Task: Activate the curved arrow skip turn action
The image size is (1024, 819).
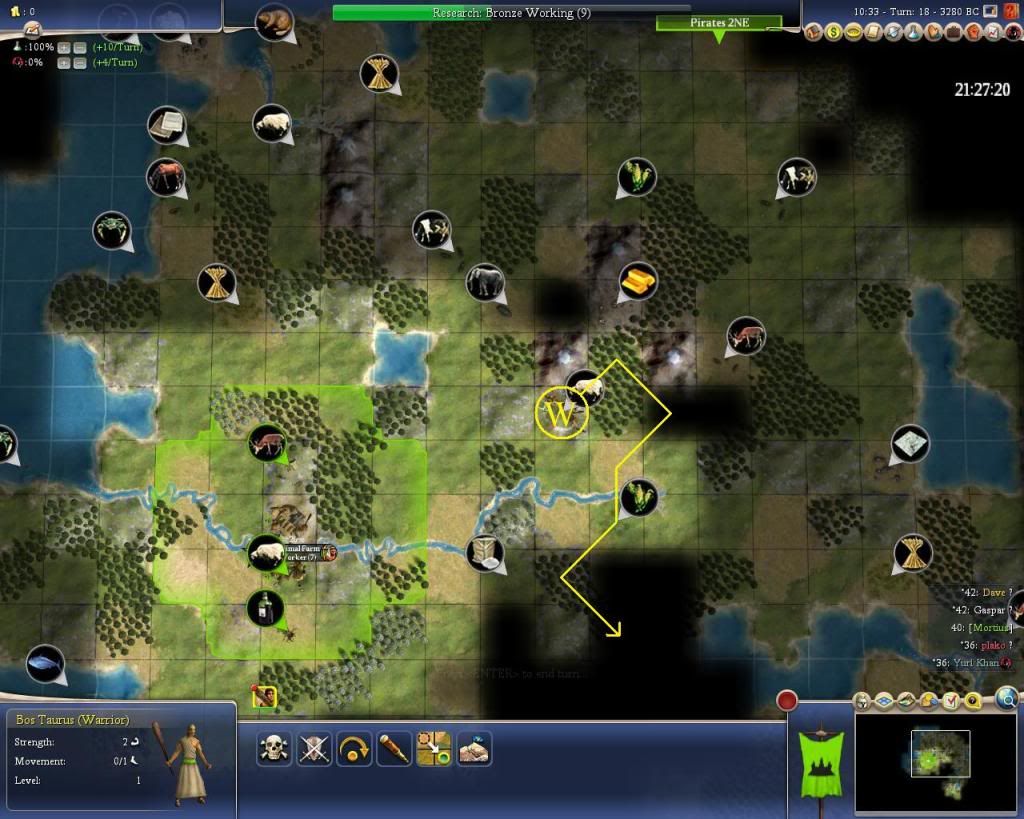Action: pyautogui.click(x=355, y=748)
